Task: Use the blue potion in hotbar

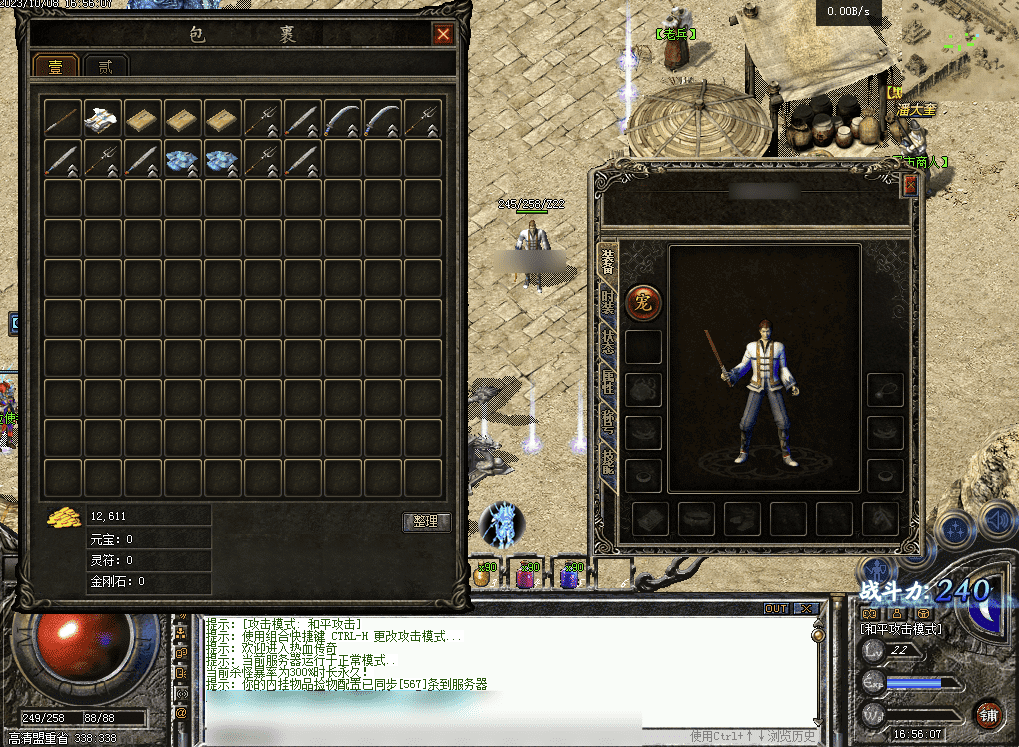Action: click(568, 575)
